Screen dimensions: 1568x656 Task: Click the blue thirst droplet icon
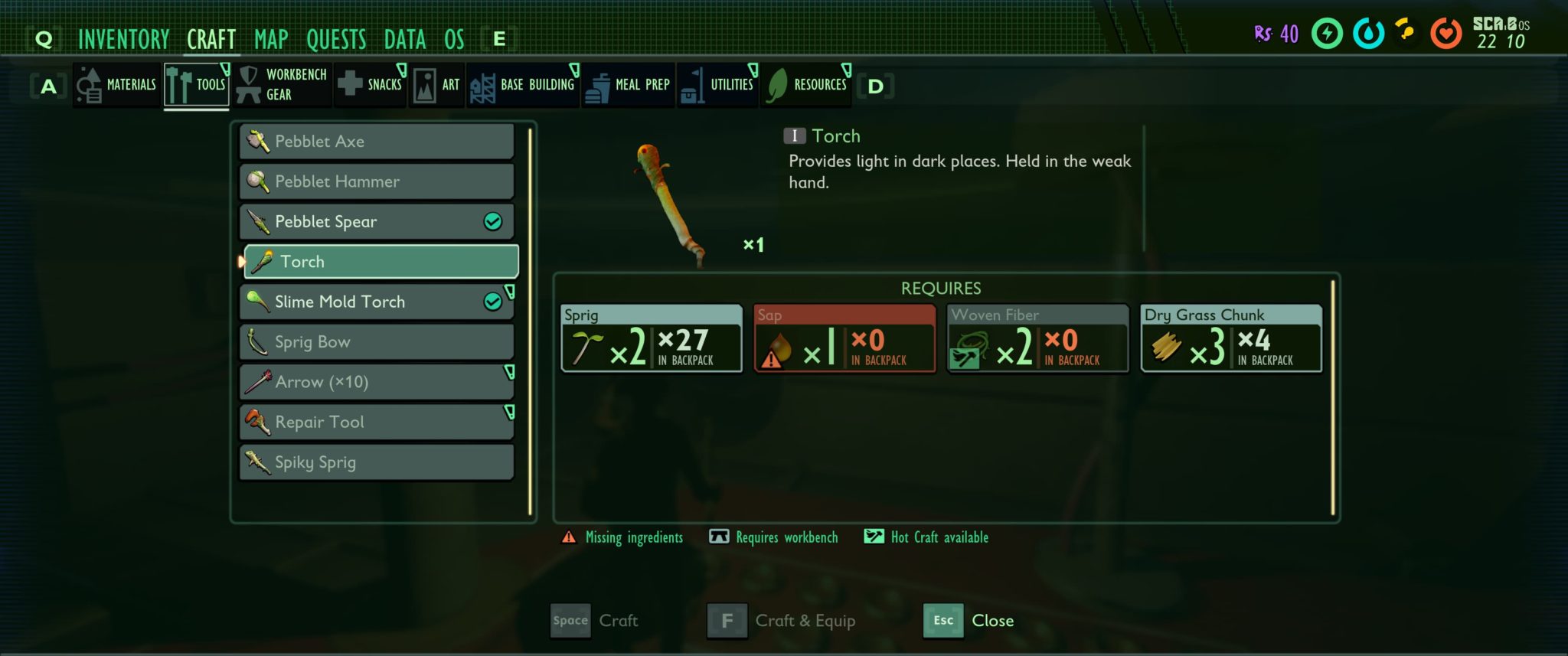tap(1367, 34)
